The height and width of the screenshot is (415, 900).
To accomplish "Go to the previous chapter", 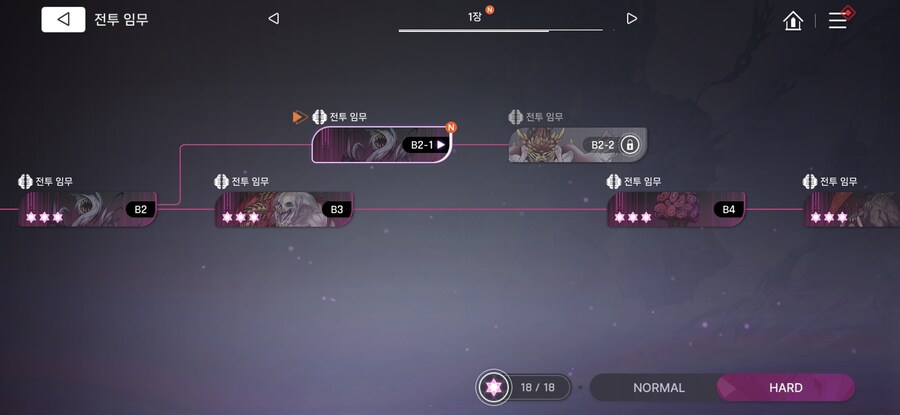I will coord(274,18).
